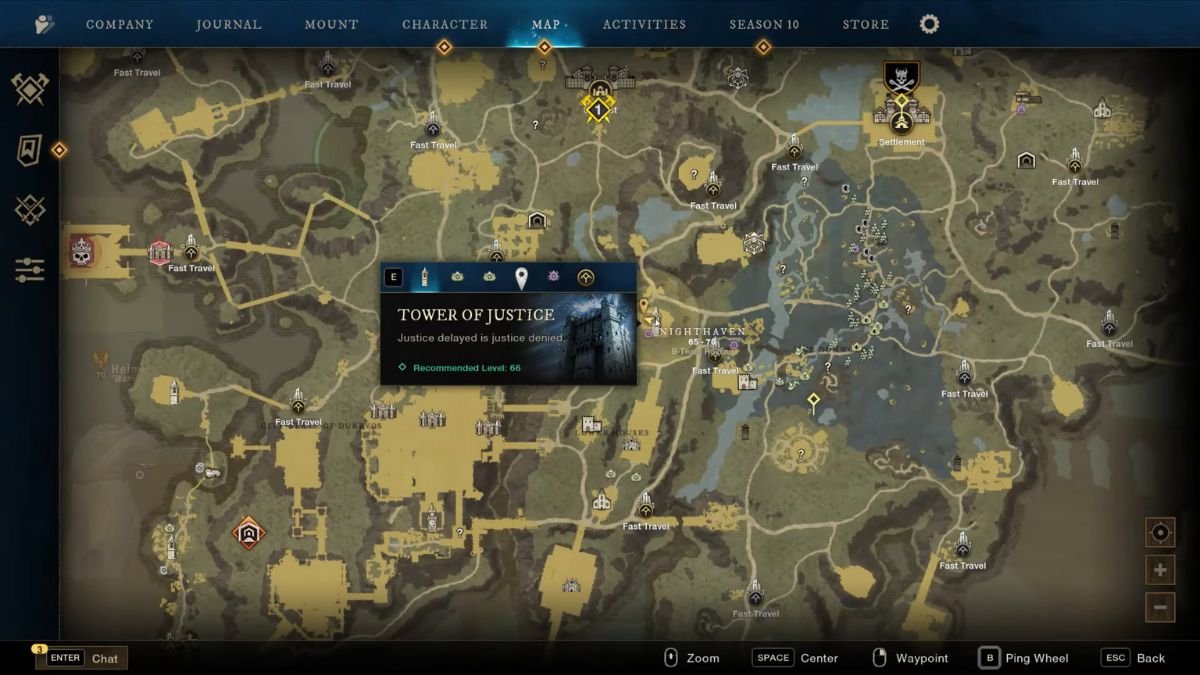The width and height of the screenshot is (1200, 675).
Task: Click the social icon left of Company
Action: click(x=44, y=24)
